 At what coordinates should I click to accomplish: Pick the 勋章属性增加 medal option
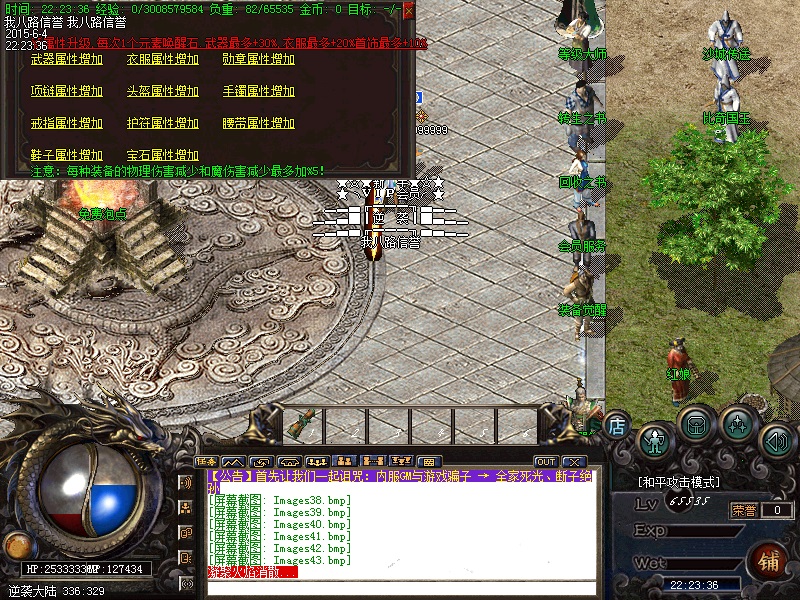(x=259, y=59)
